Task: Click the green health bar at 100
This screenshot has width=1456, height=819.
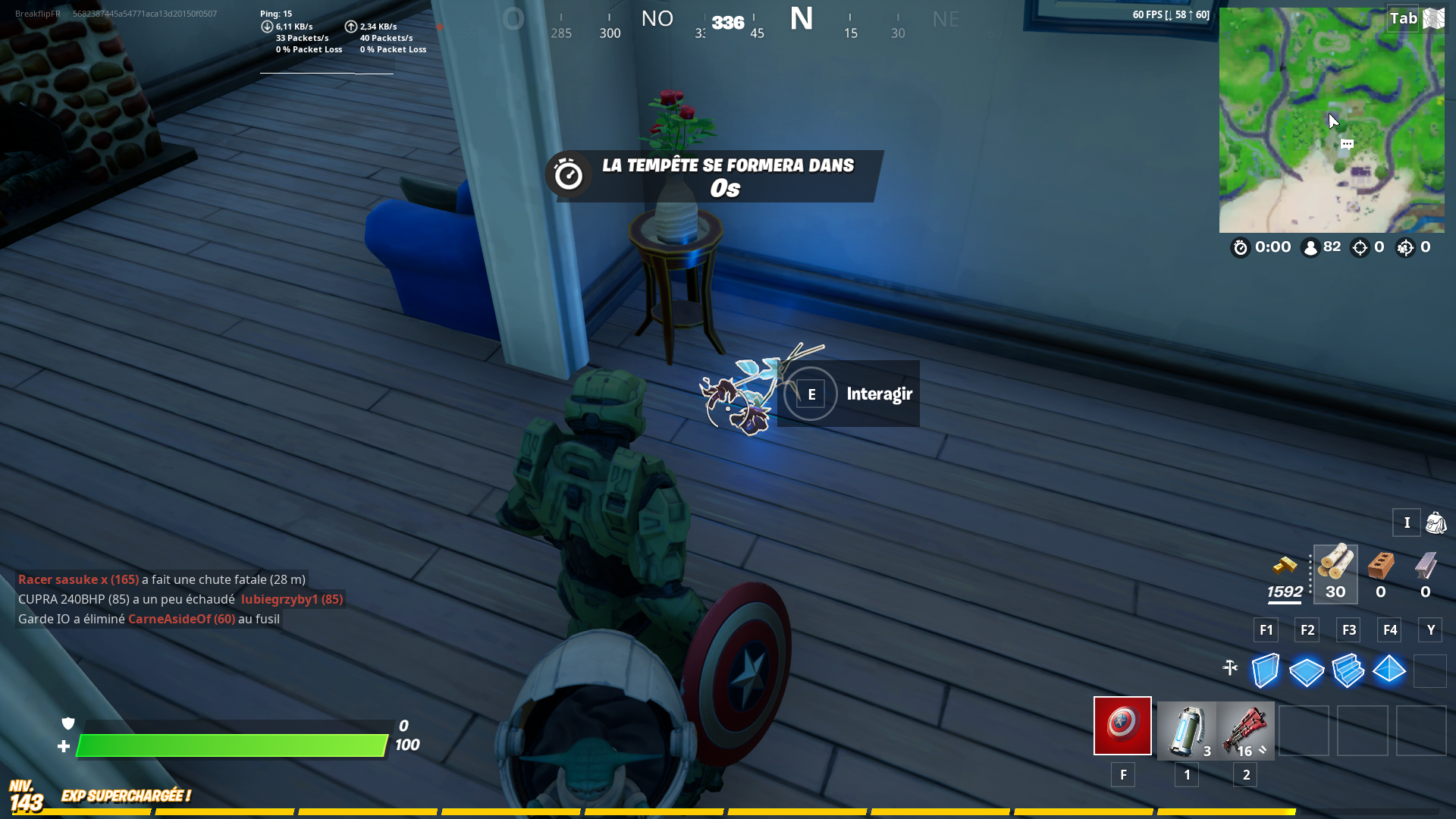Action: point(227,745)
